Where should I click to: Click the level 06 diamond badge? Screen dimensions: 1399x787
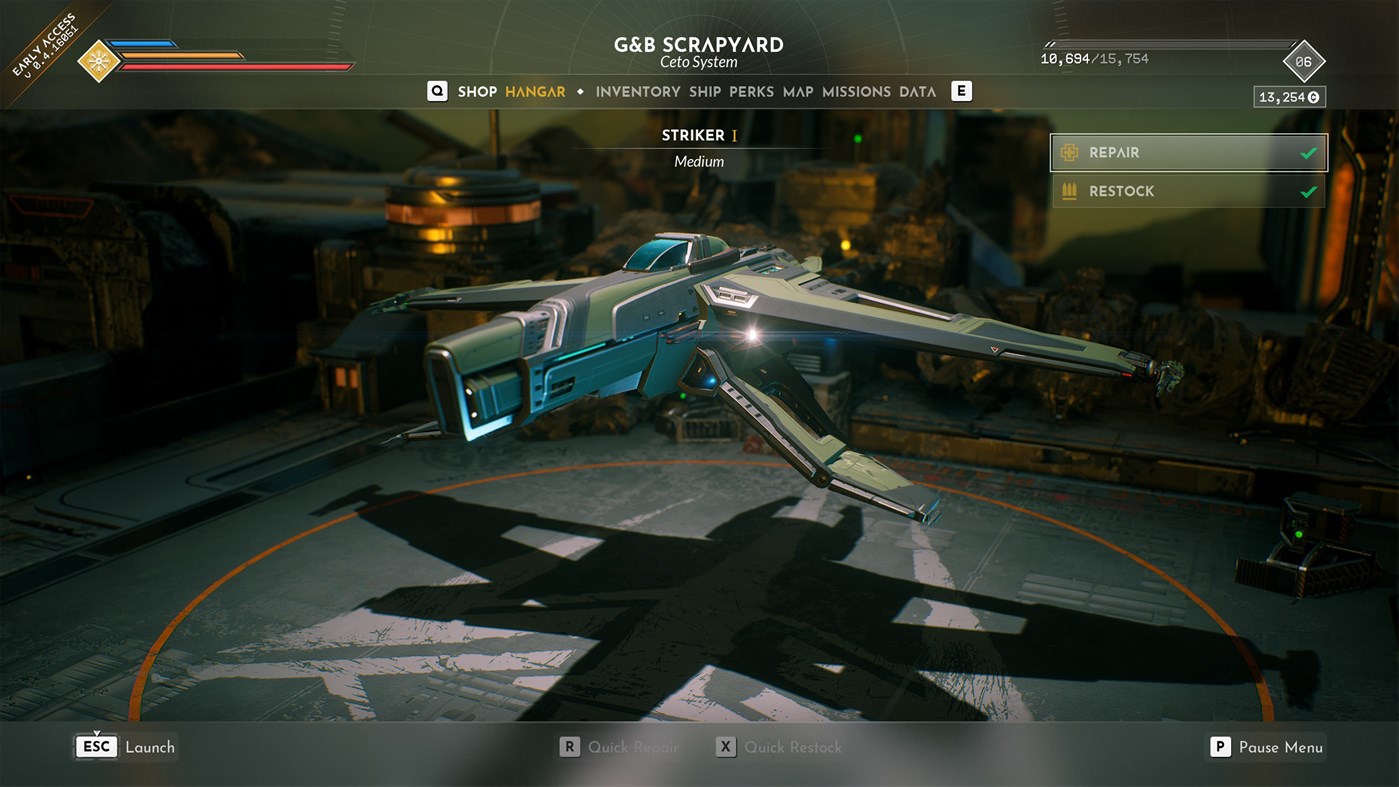point(1305,58)
